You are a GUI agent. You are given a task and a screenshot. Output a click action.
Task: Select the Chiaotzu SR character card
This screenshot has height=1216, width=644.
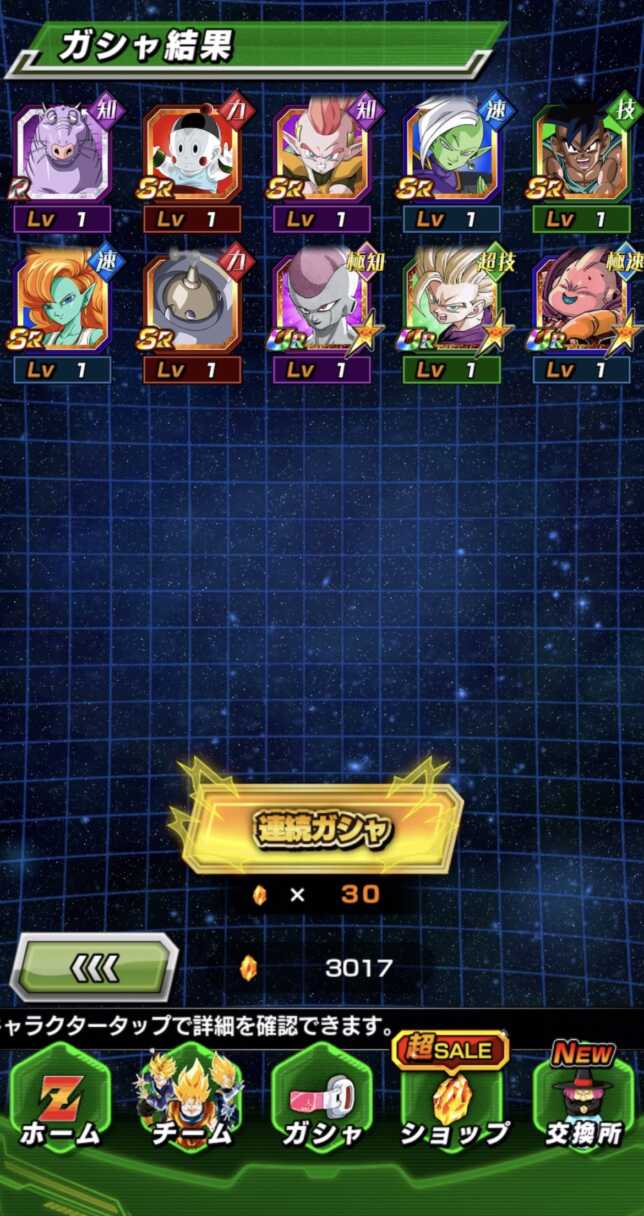(192, 155)
